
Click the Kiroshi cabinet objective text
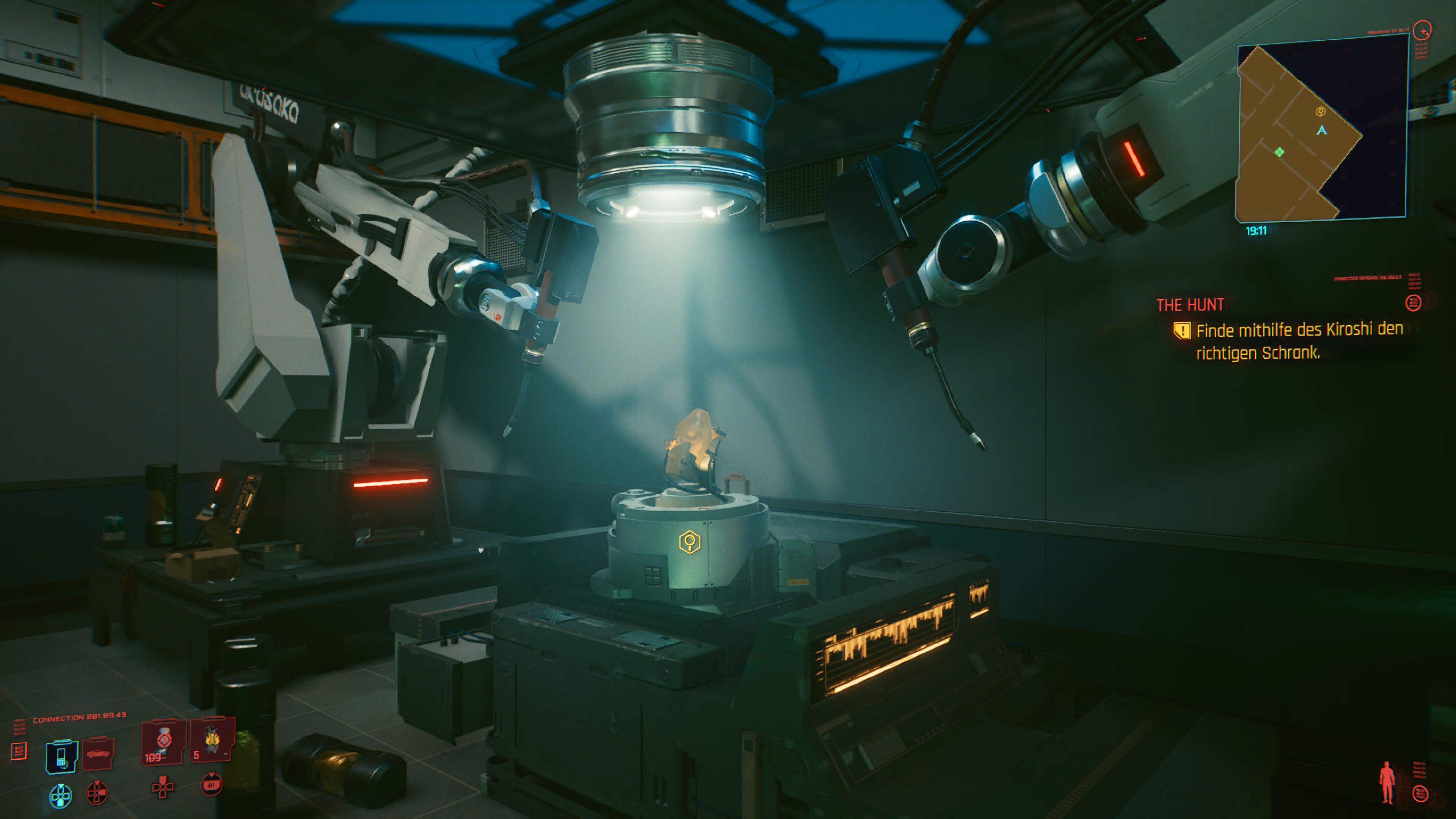1299,341
